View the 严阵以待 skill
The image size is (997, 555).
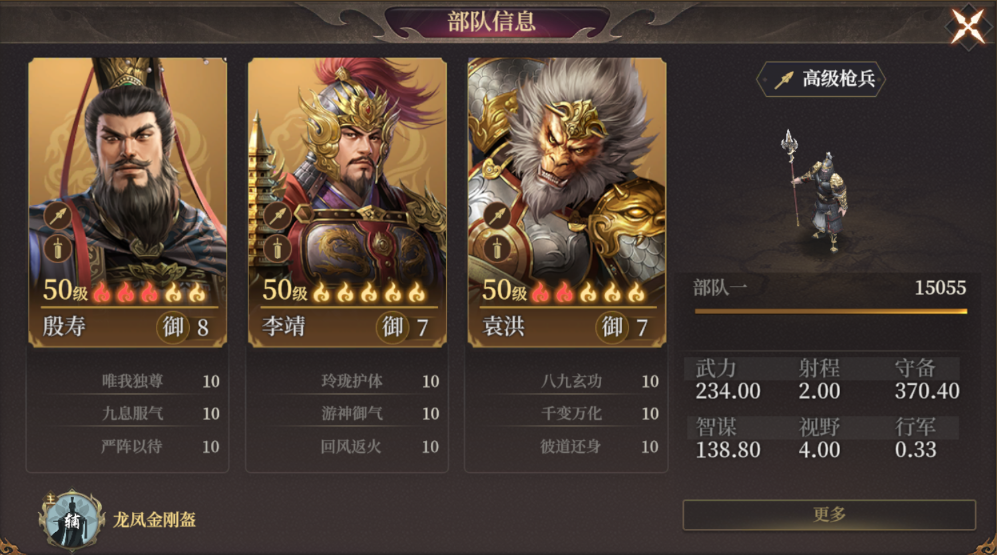click(132, 446)
